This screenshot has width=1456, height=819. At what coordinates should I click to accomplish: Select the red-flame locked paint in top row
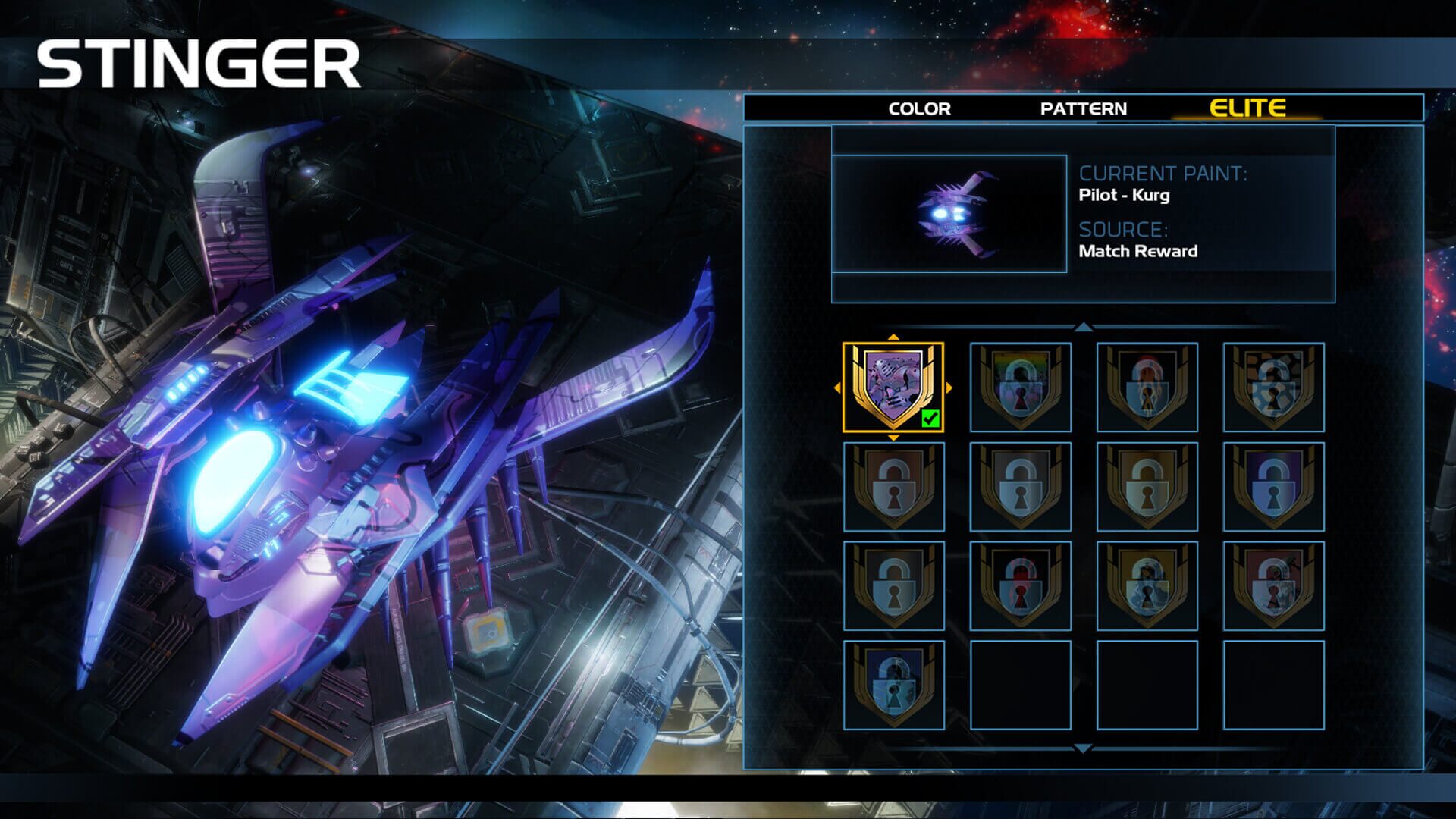pyautogui.click(x=1147, y=387)
